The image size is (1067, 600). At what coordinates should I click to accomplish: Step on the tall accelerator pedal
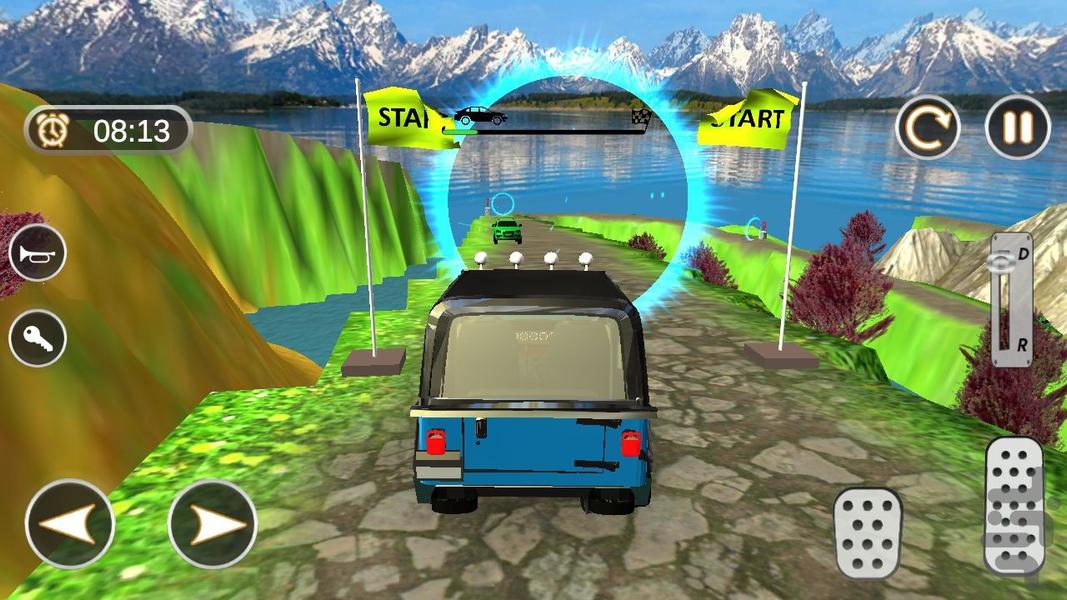[1014, 506]
